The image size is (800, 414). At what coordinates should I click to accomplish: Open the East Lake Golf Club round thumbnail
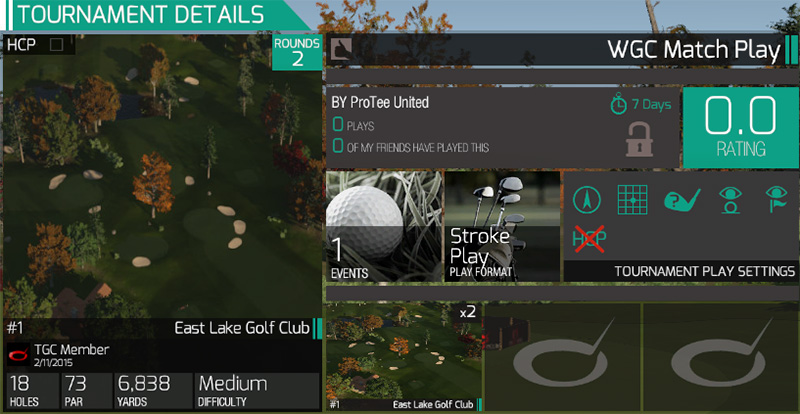tap(404, 356)
